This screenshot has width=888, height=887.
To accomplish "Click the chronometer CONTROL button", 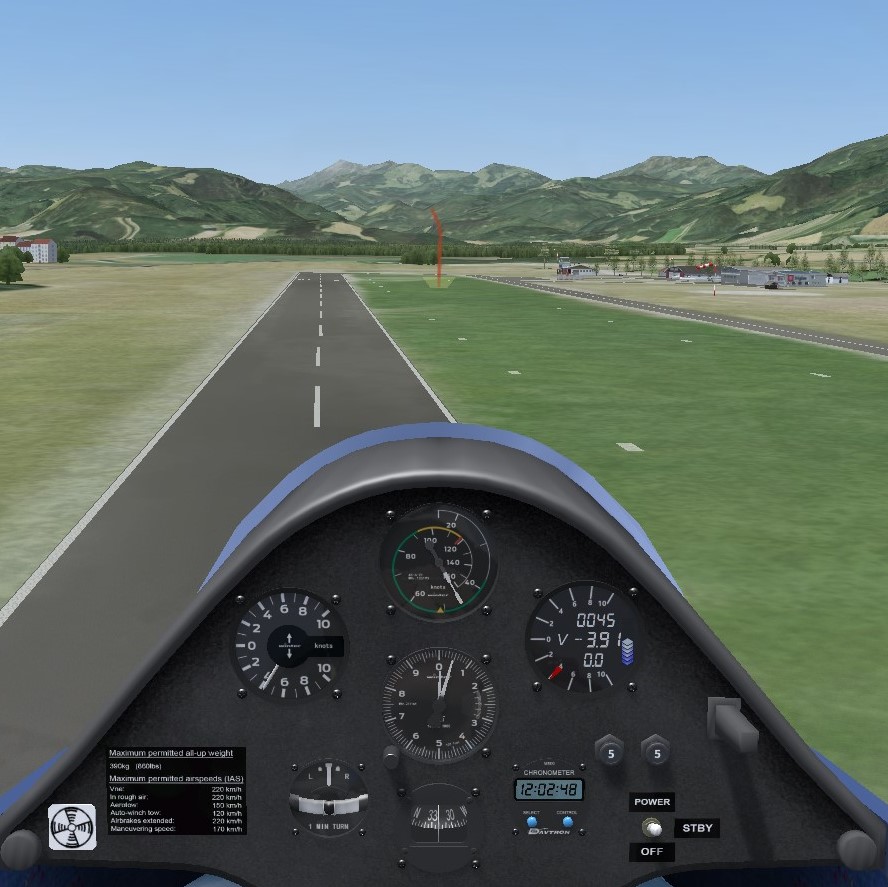I will click(x=567, y=822).
